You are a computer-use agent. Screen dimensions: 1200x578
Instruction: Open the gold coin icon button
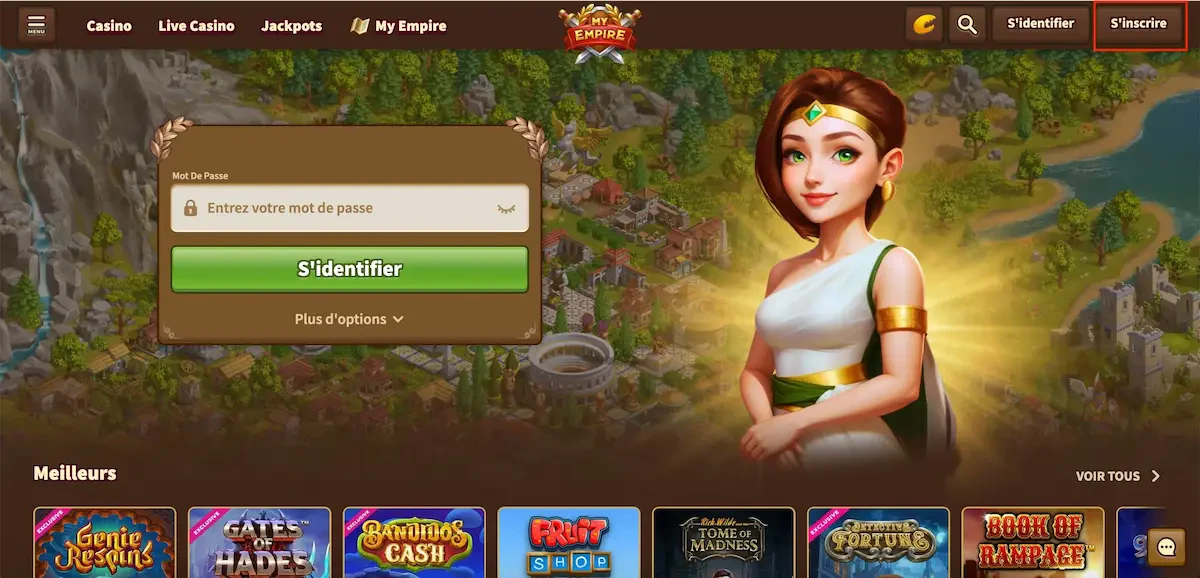tap(924, 24)
